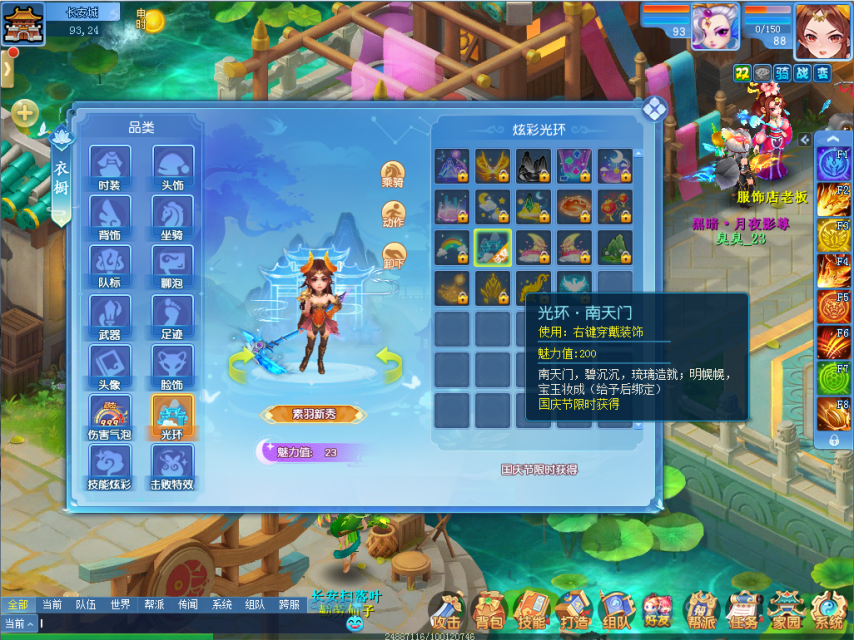Screen dimensions: 854x640
Task: Choose the 武器 weapon category
Action: click(109, 316)
